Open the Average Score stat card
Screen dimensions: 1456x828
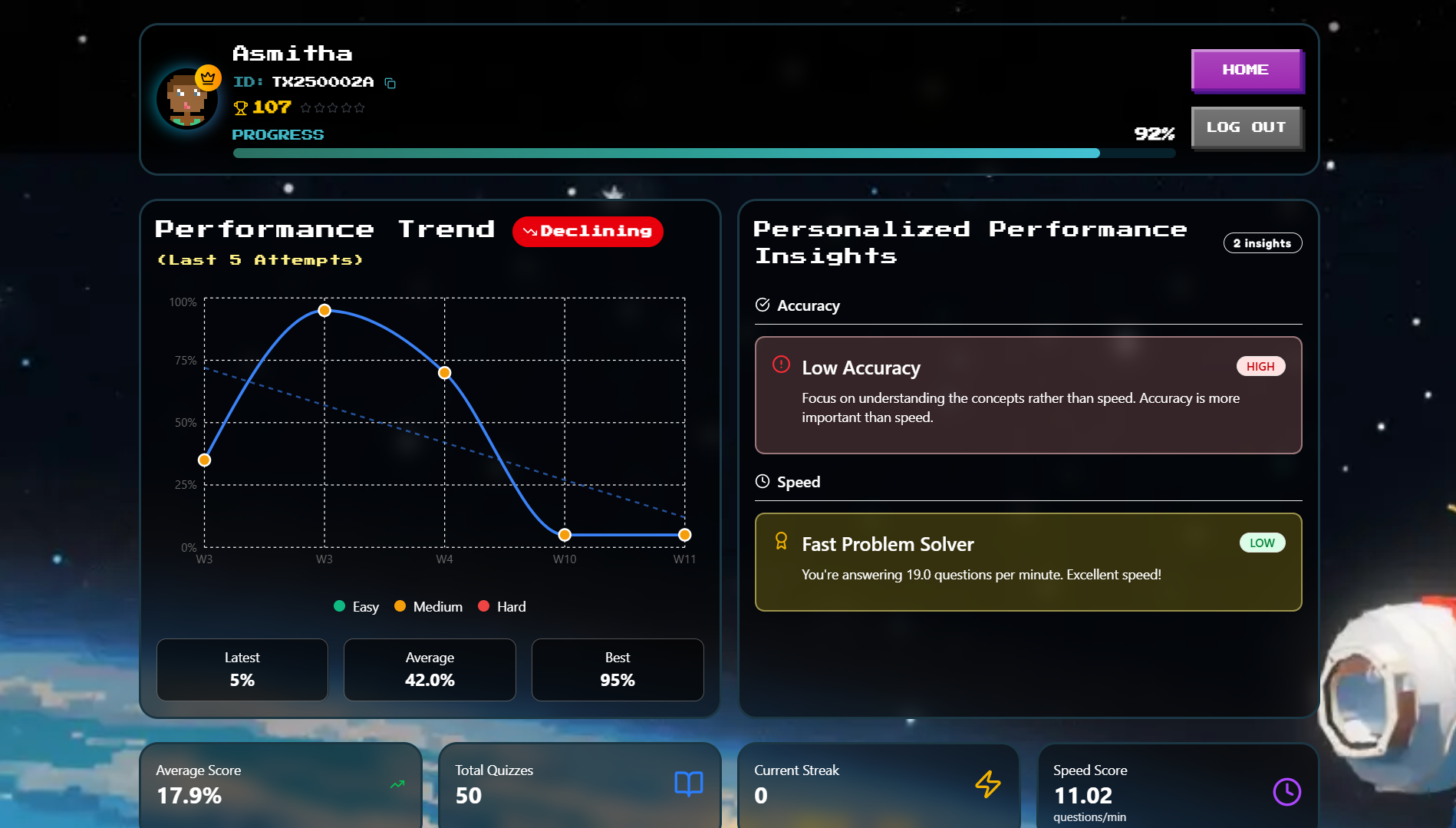click(281, 784)
